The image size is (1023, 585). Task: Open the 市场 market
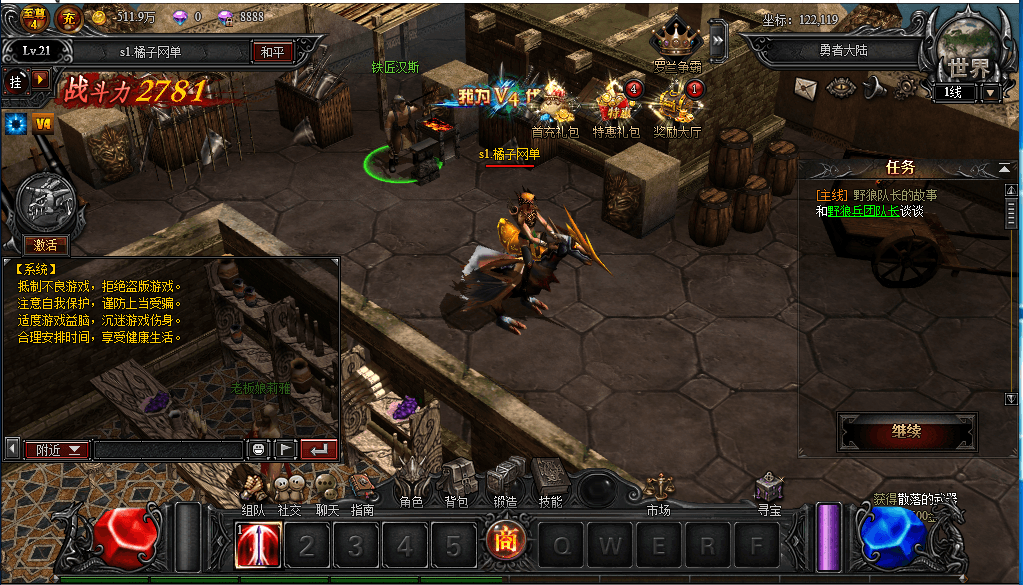tap(658, 490)
